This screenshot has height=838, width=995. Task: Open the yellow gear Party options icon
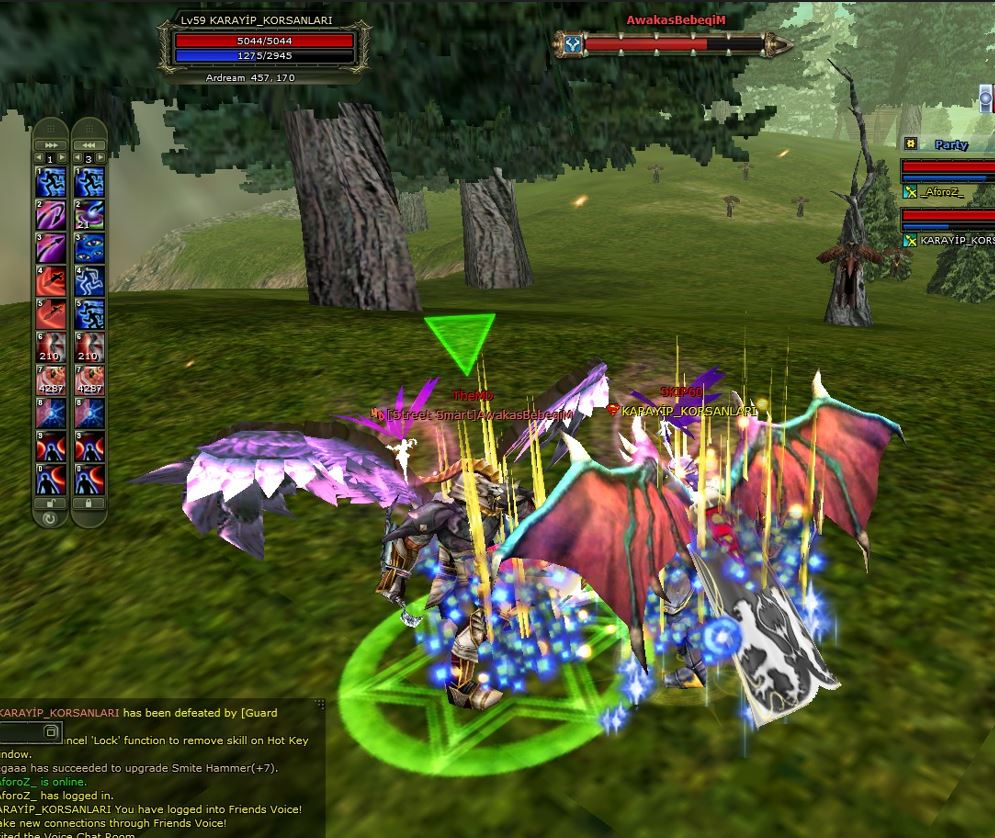tap(910, 144)
